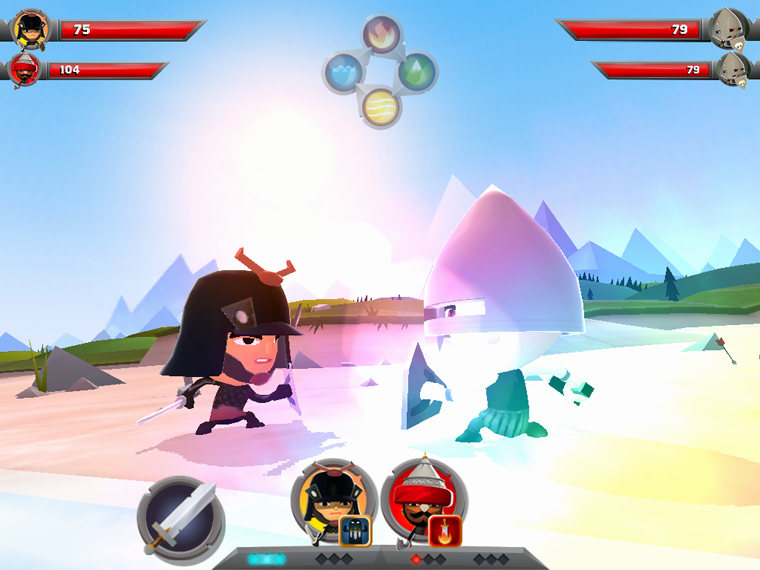The height and width of the screenshot is (570, 760).
Task: Click the red hero portrait beside health 104
Action: [x=26, y=71]
